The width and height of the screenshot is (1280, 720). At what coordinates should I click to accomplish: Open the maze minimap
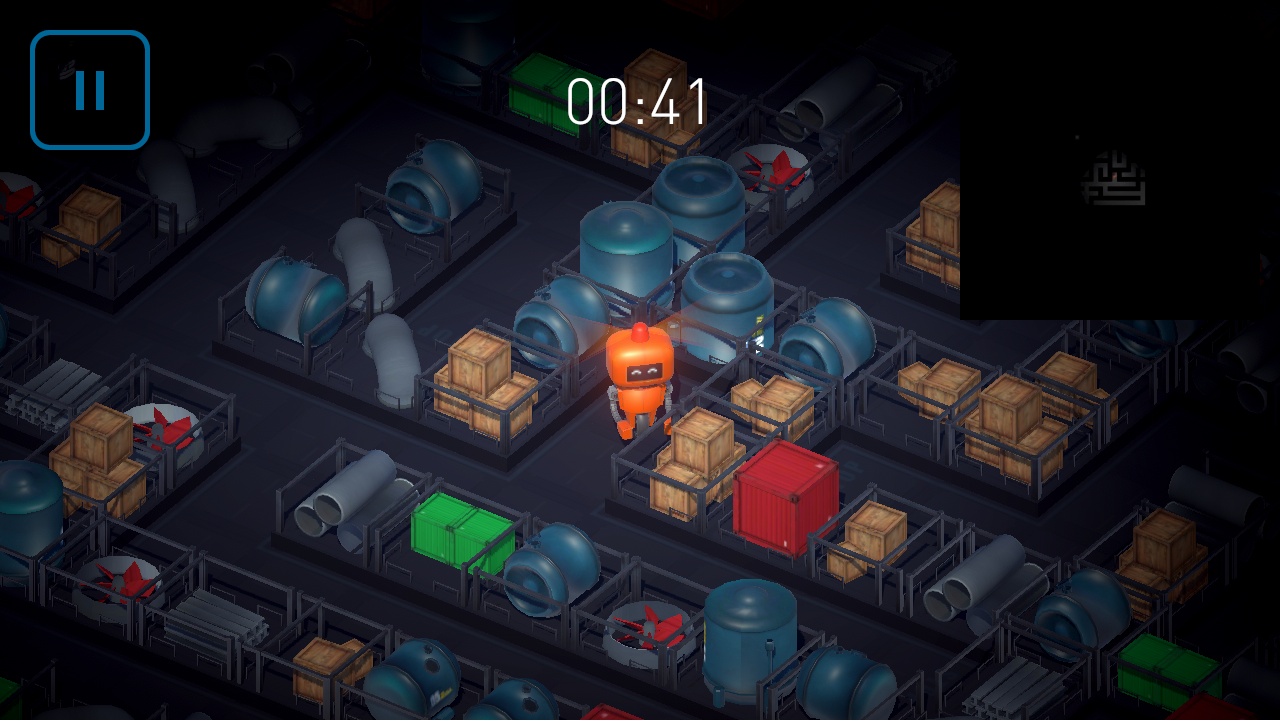(1114, 178)
